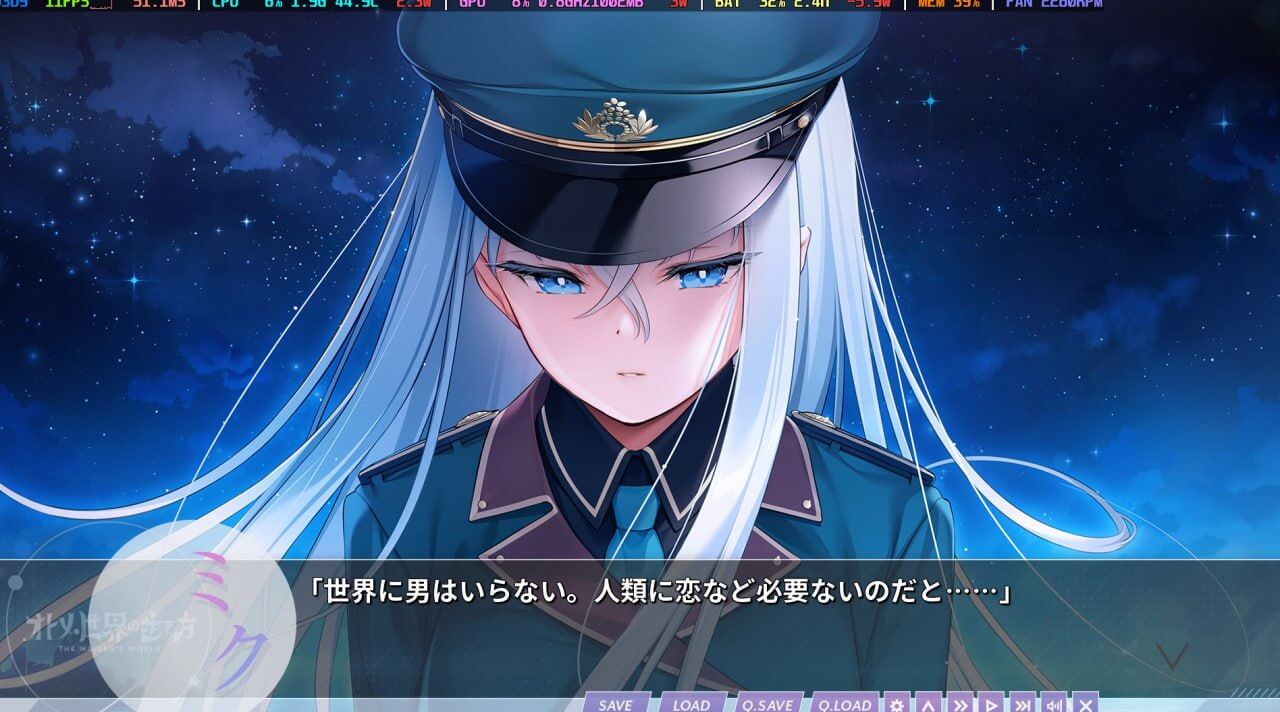
Task: Open settings via the gear icon
Action: 897,704
